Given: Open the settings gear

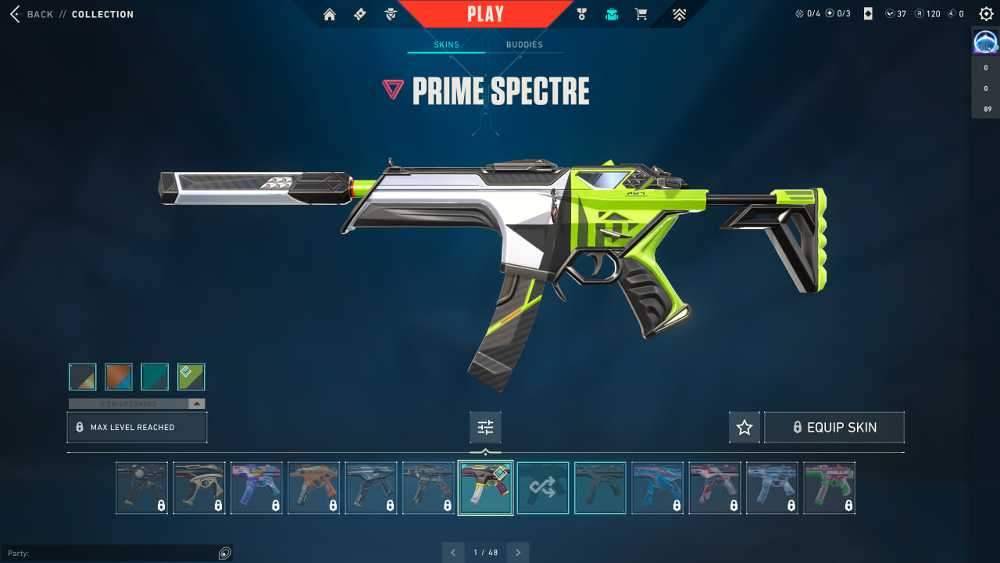Looking at the screenshot, I should click(986, 14).
